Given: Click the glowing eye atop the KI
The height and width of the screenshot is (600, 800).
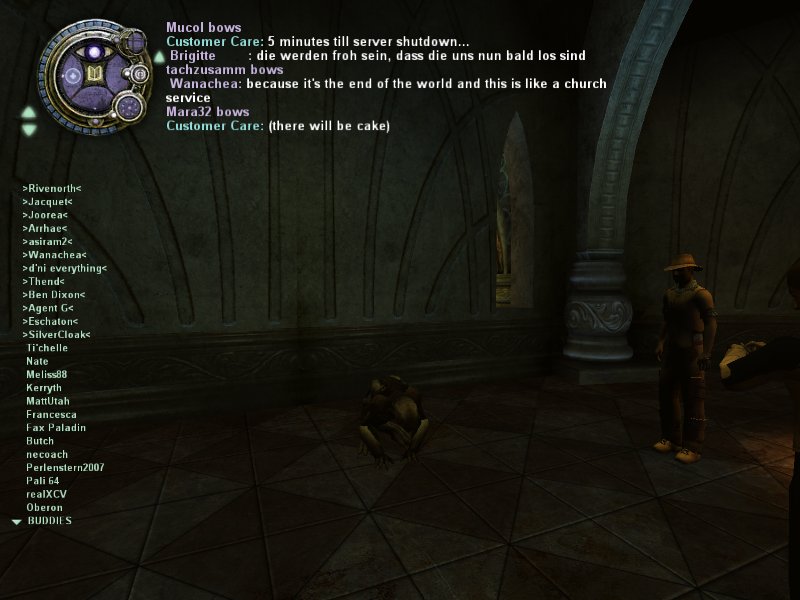Looking at the screenshot, I should click(97, 51).
